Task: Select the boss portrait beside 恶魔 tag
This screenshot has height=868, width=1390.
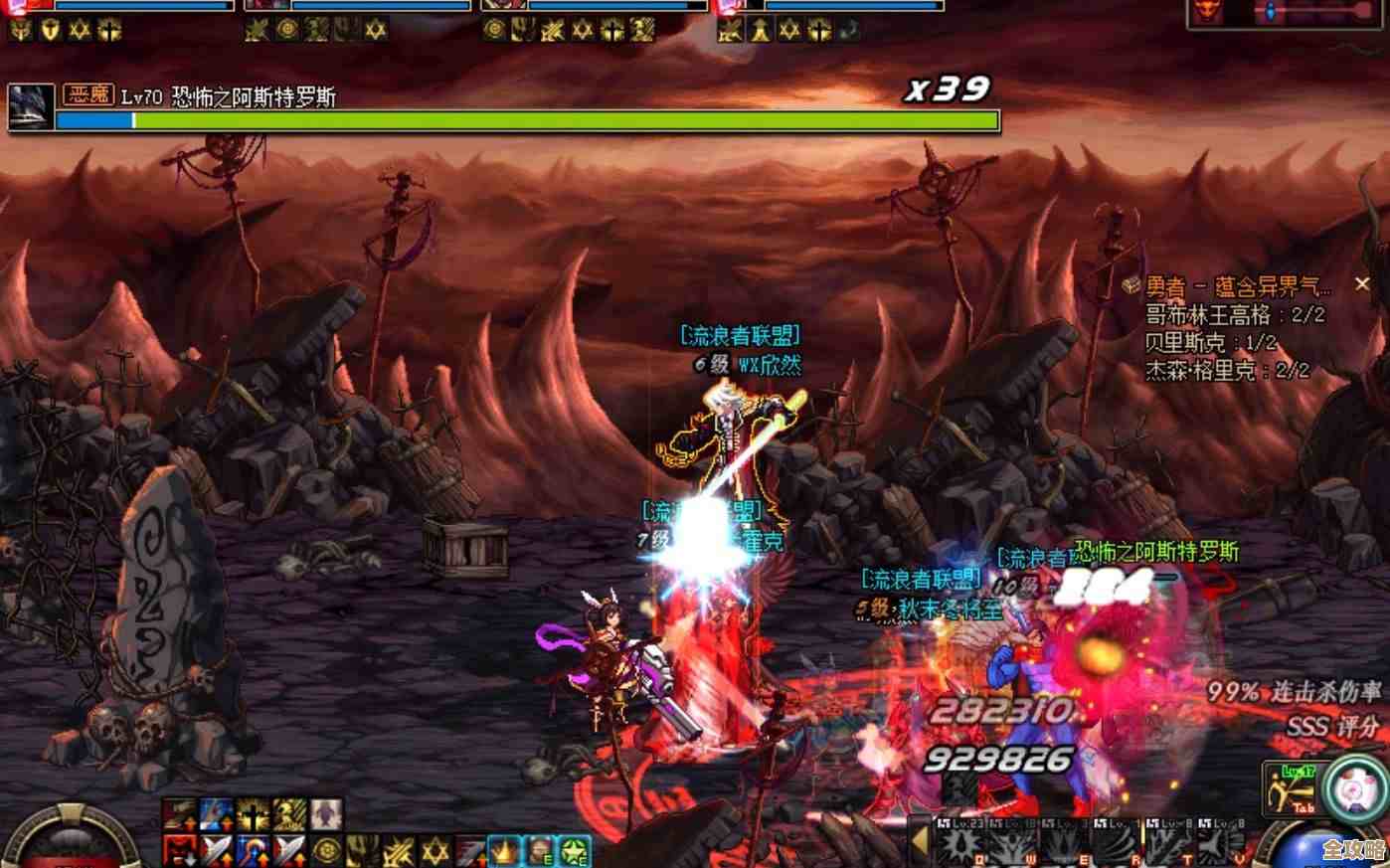Action: (x=31, y=106)
